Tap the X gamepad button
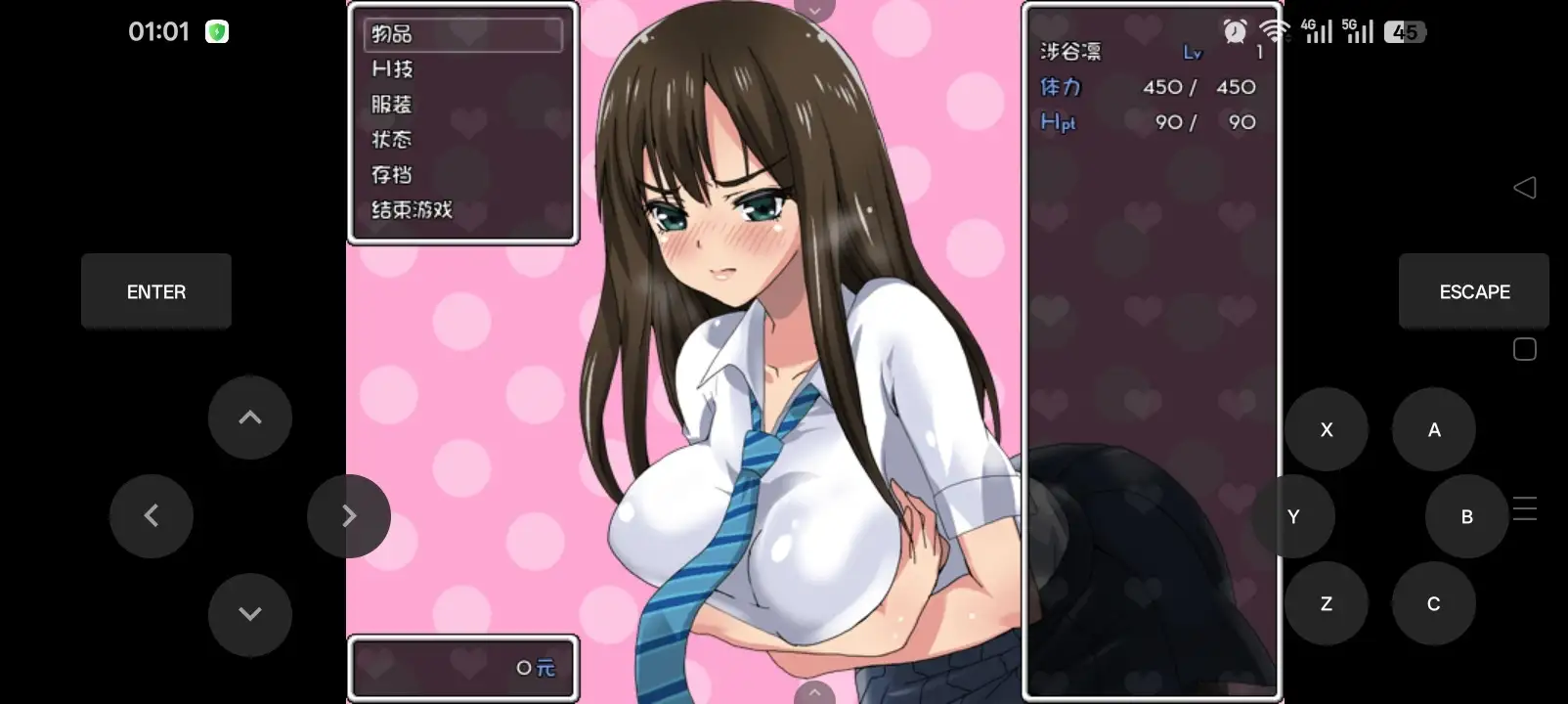Viewport: 1568px width, 704px height. click(1326, 429)
